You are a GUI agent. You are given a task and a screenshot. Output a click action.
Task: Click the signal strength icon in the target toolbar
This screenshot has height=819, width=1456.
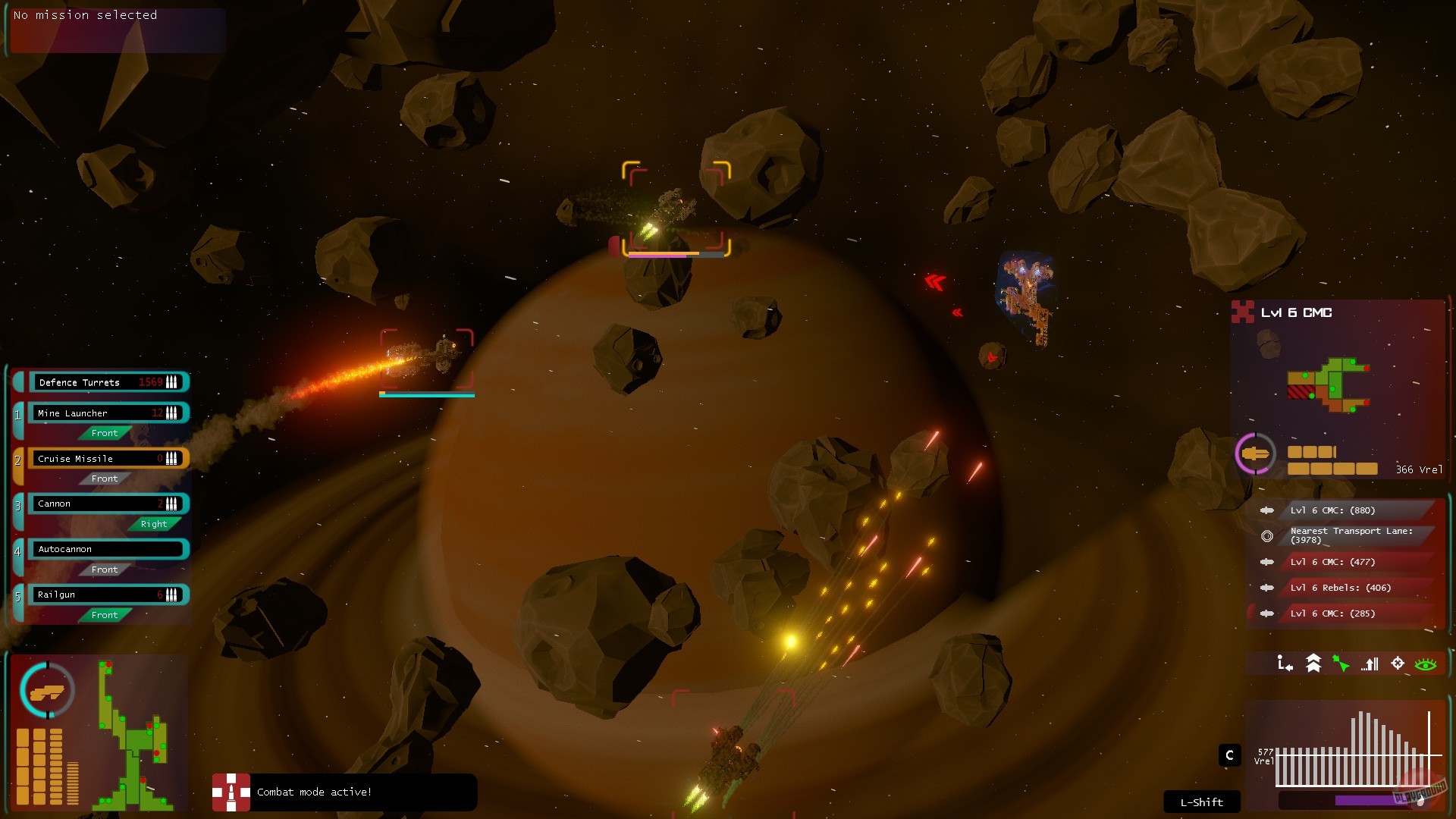pos(1369,664)
